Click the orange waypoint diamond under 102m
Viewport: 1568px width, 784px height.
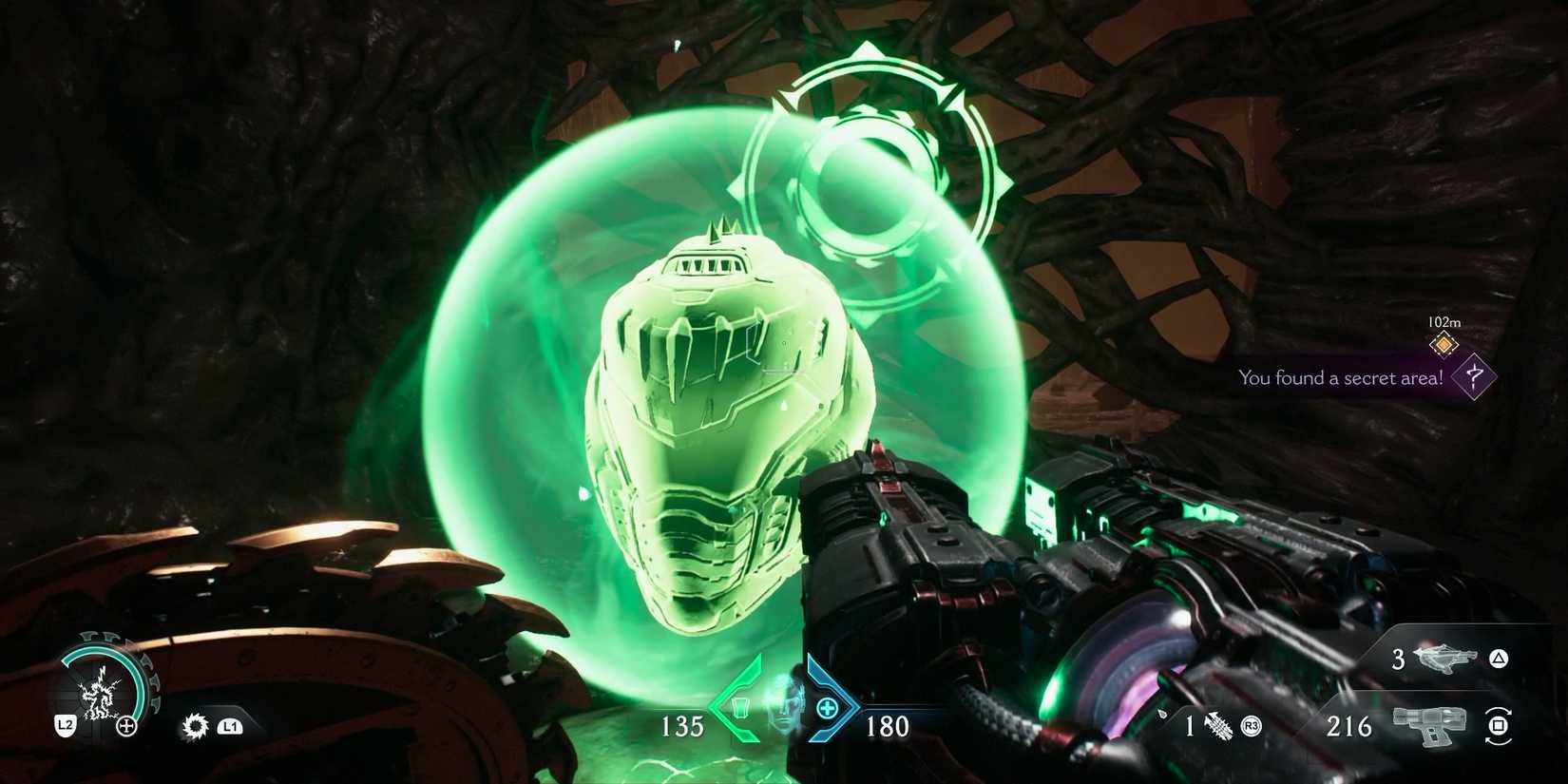[x=1444, y=345]
